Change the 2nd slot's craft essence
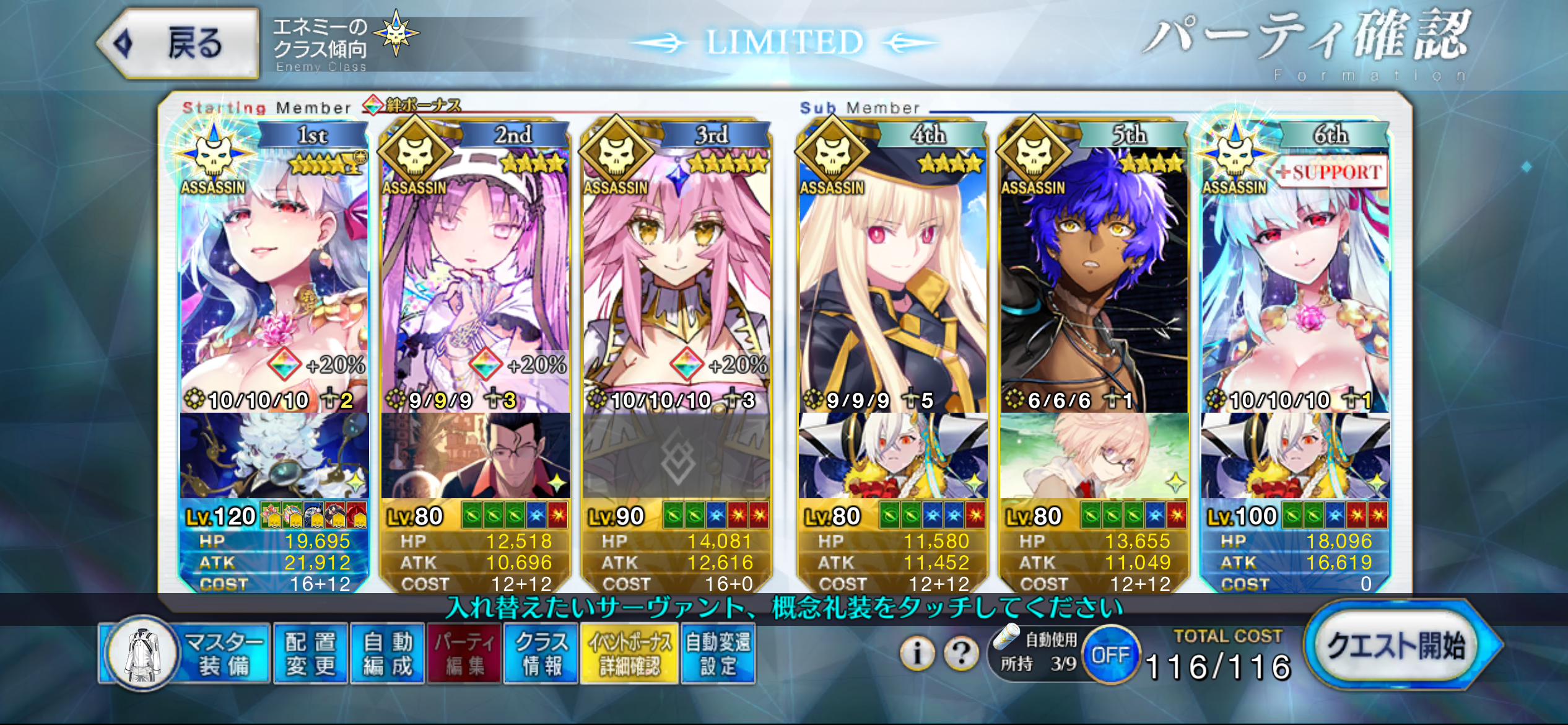Viewport: 1568px width, 725px height. (475, 456)
